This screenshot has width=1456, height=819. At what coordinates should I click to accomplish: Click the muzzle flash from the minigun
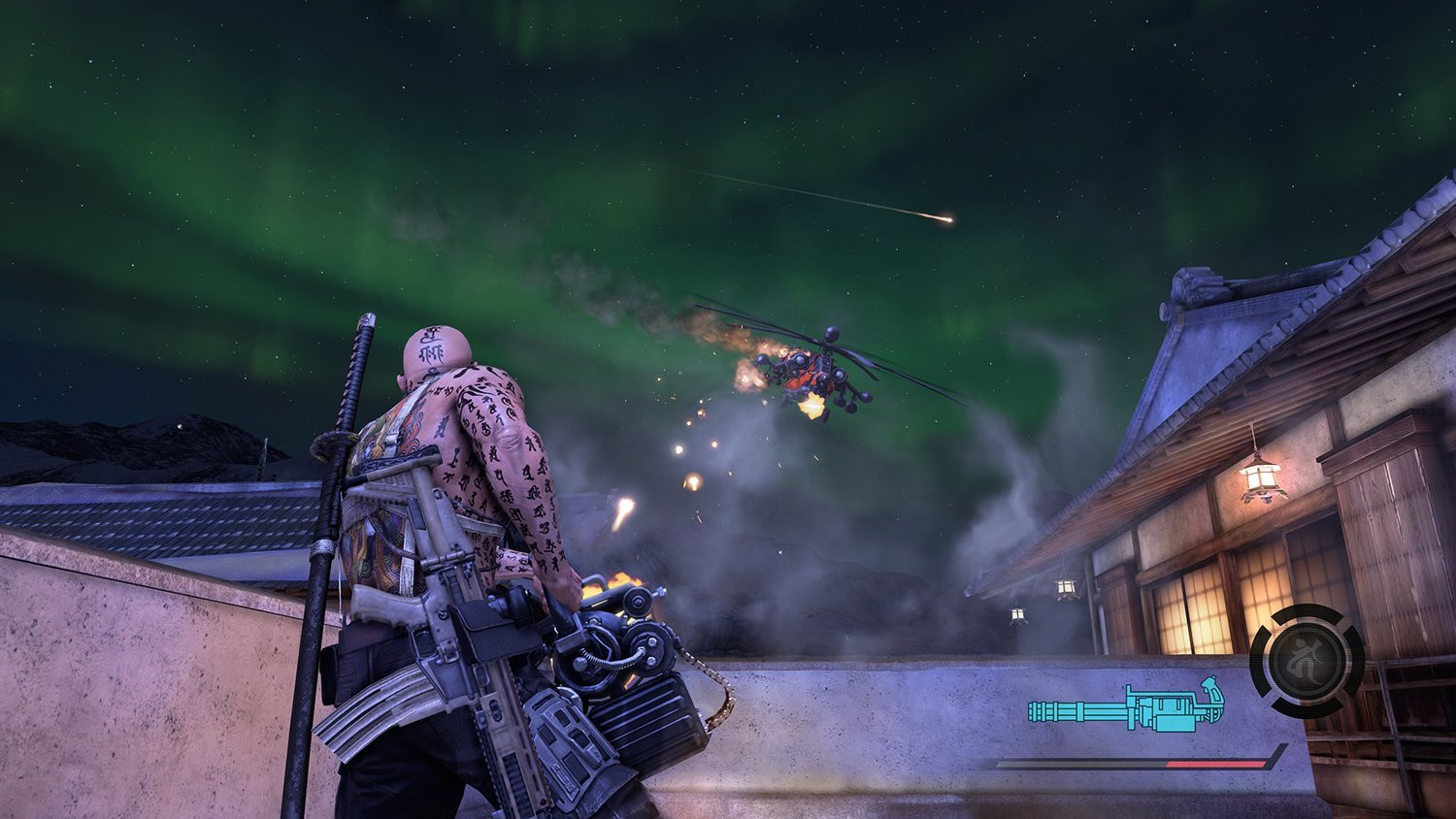621,582
